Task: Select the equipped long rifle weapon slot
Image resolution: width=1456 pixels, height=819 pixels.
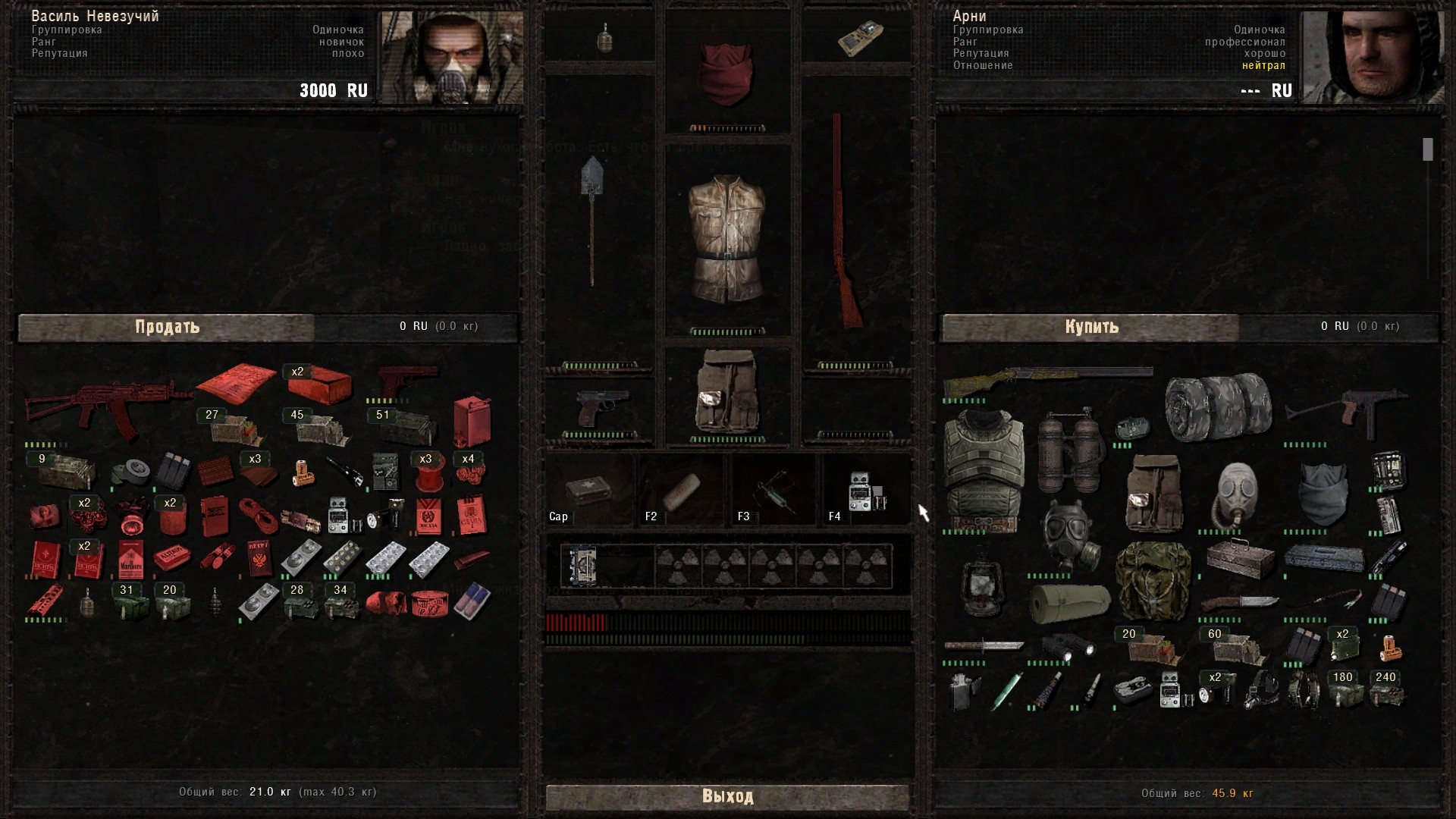Action: click(848, 220)
